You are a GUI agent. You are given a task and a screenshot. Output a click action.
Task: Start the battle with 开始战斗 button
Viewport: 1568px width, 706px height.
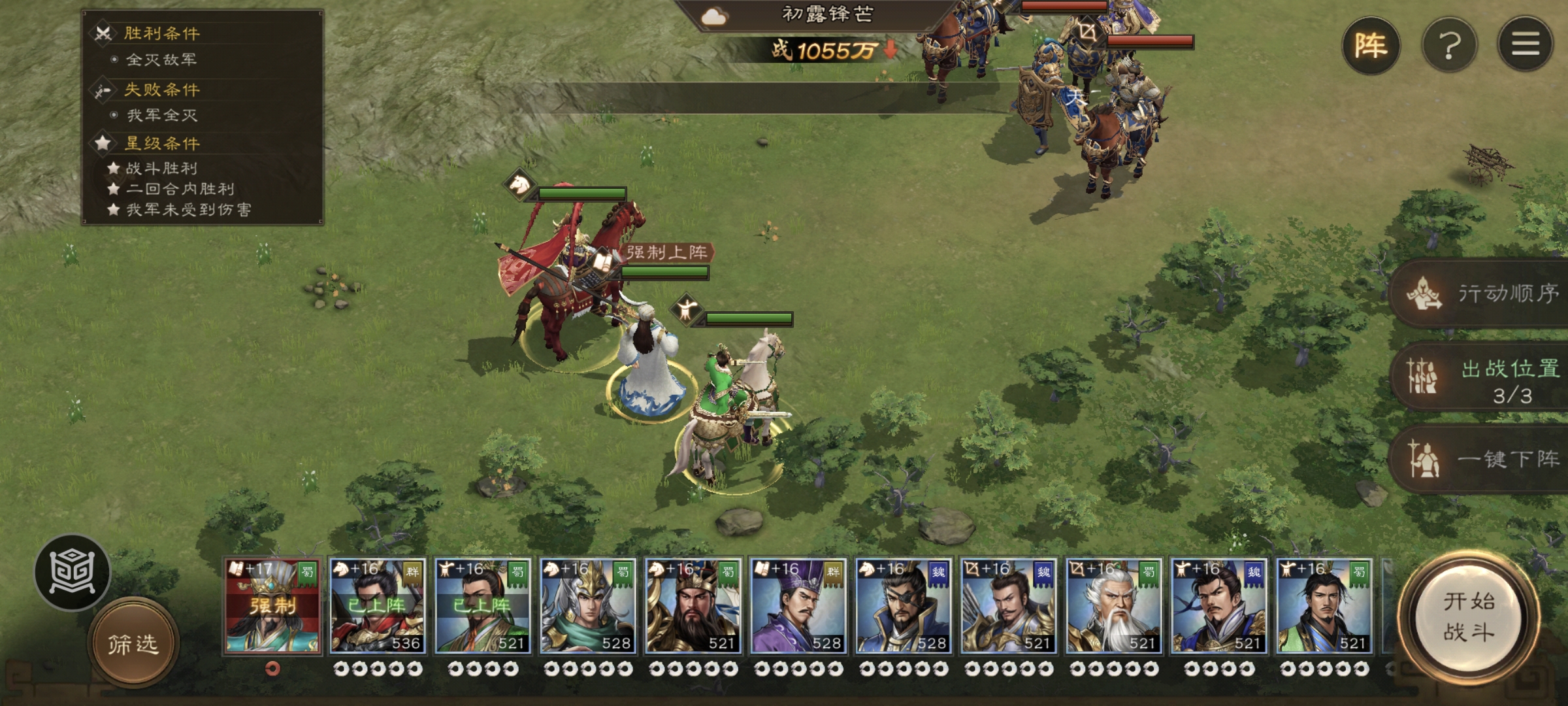1468,617
